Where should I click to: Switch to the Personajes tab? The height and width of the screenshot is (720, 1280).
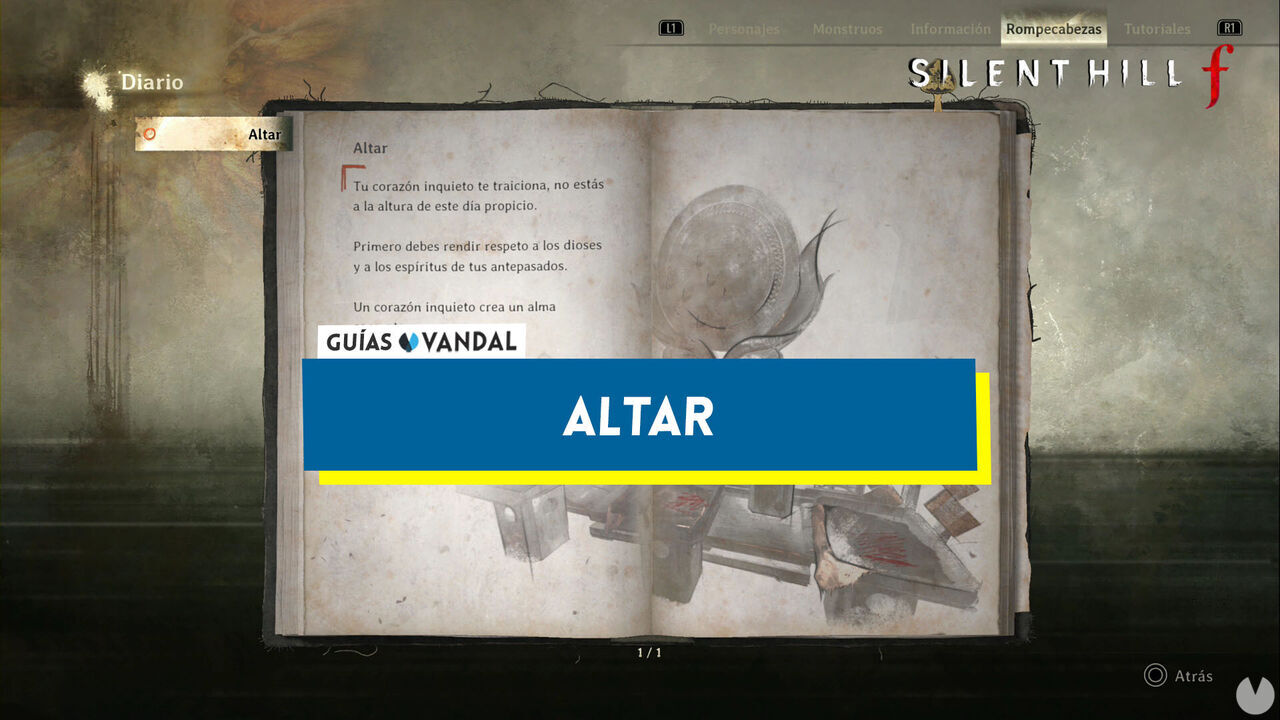point(744,29)
